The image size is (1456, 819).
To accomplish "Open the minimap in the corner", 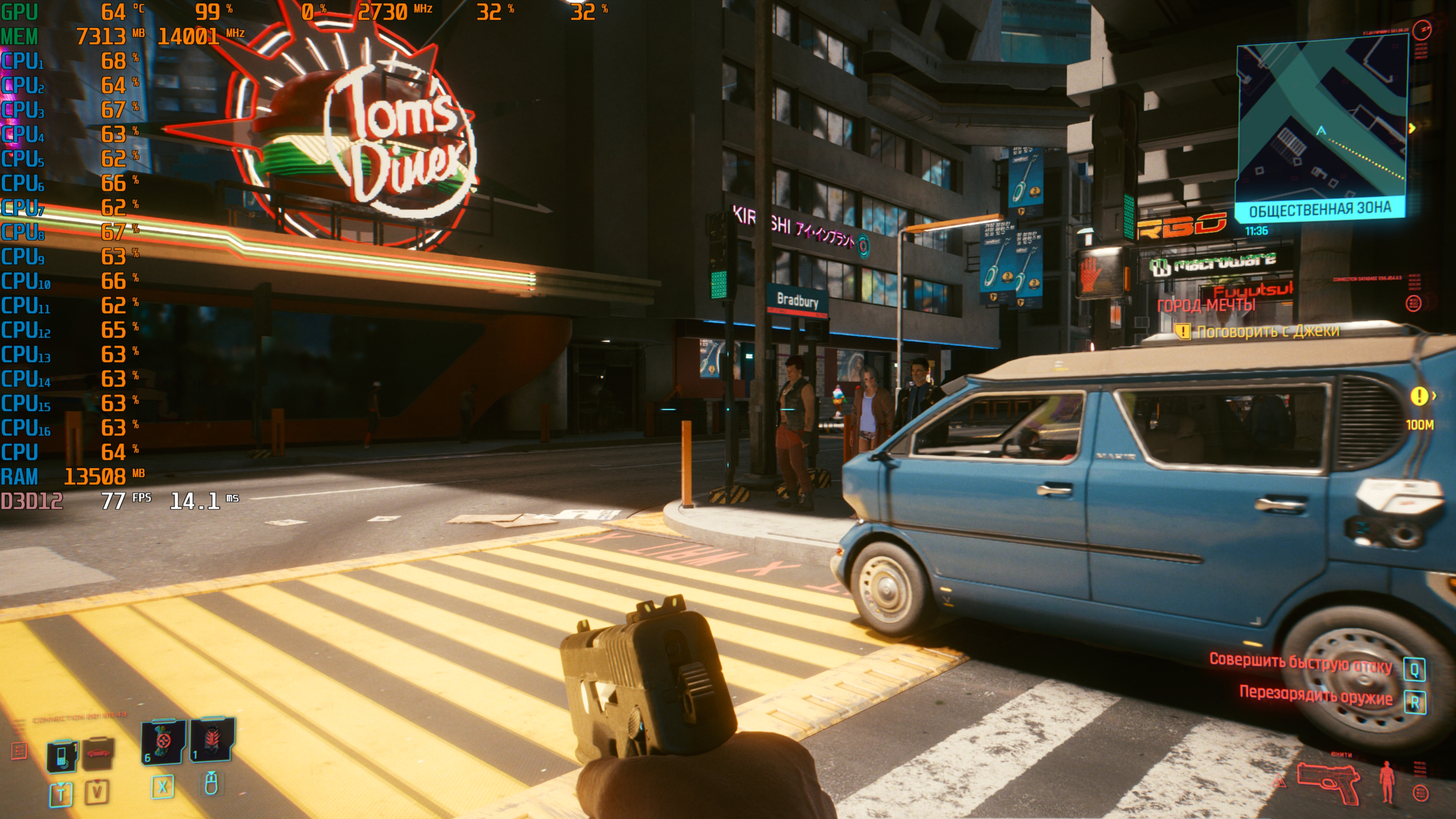I will (1321, 121).
